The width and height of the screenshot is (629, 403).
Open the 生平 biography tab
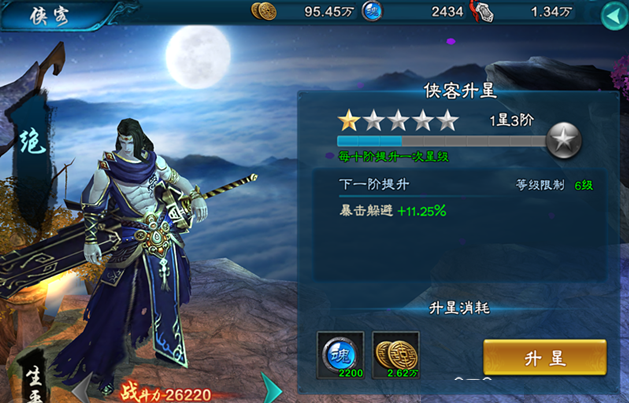click(x=33, y=380)
